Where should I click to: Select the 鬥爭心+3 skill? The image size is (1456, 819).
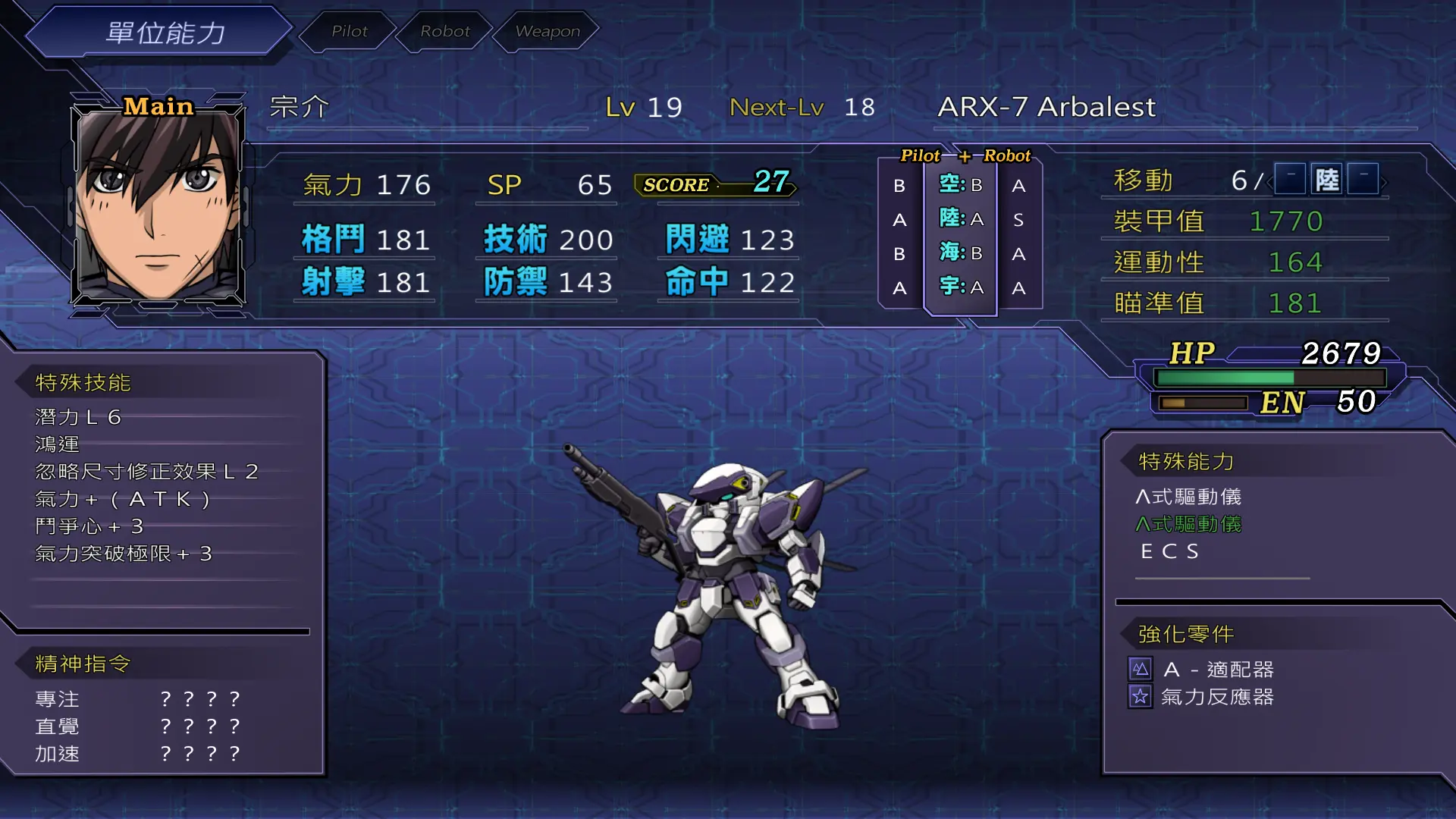tap(89, 526)
